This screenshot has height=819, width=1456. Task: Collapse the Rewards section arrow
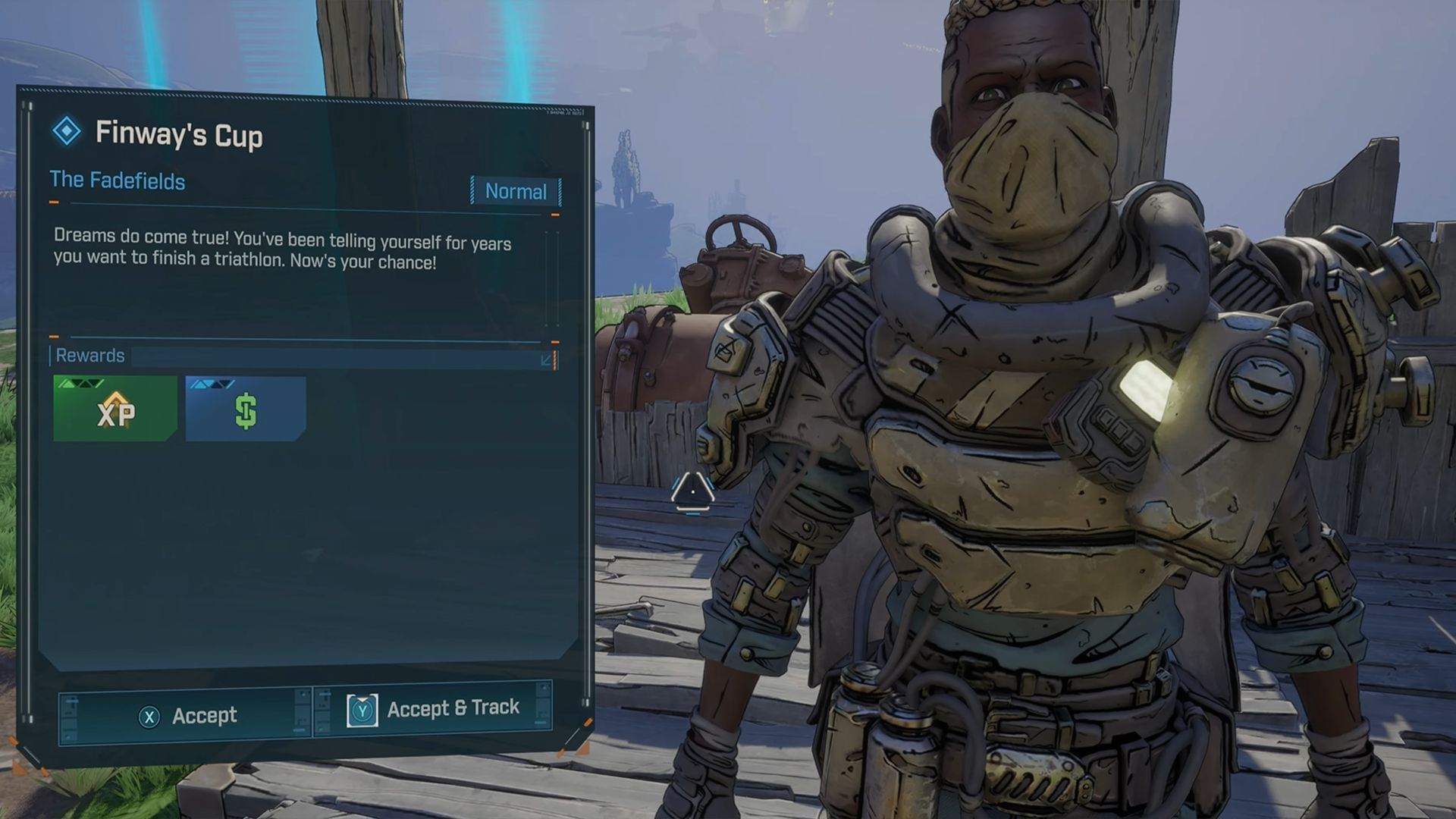tap(546, 359)
